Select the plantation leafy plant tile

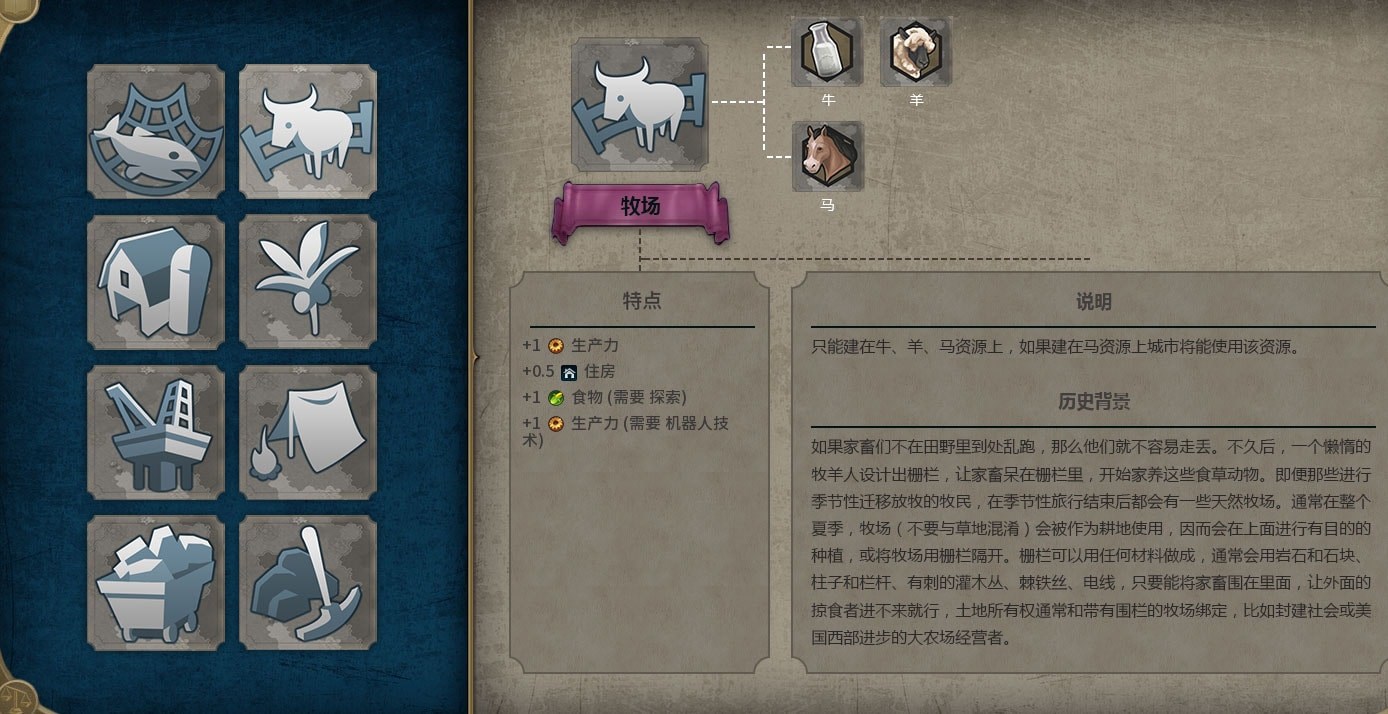[x=308, y=282]
